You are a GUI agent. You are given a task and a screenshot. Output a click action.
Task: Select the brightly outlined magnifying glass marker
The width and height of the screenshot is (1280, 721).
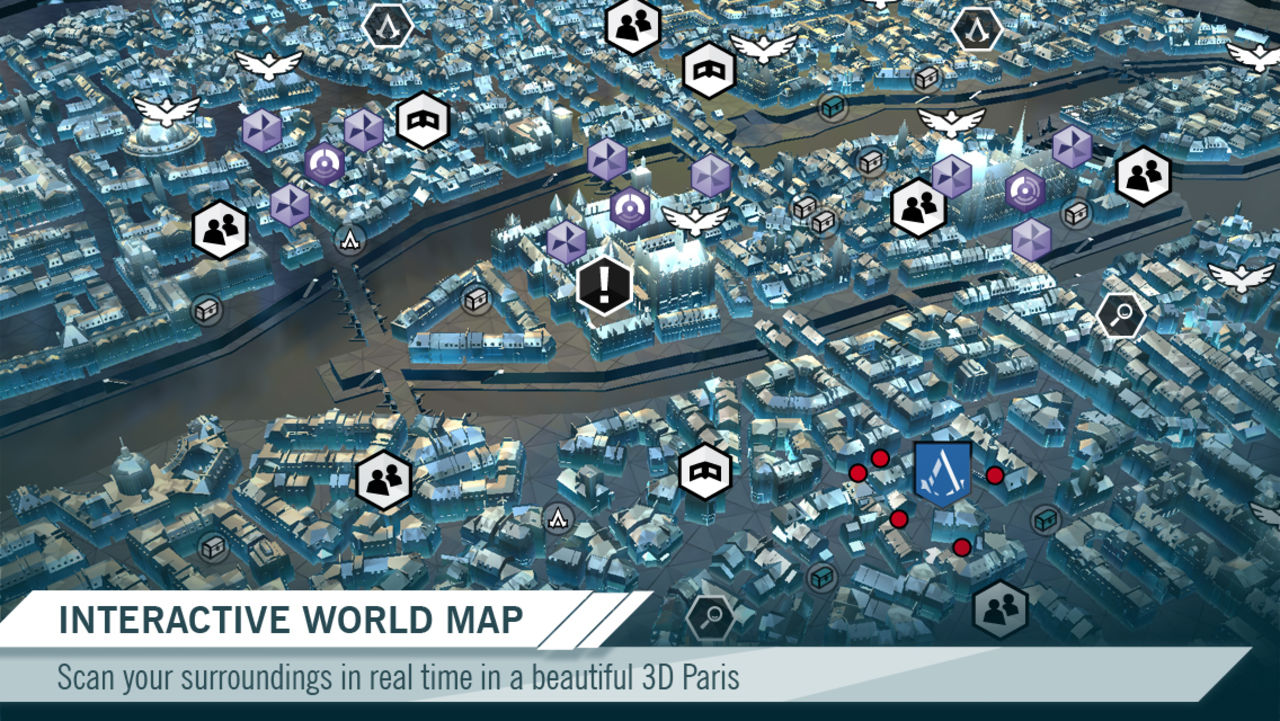pos(1120,316)
